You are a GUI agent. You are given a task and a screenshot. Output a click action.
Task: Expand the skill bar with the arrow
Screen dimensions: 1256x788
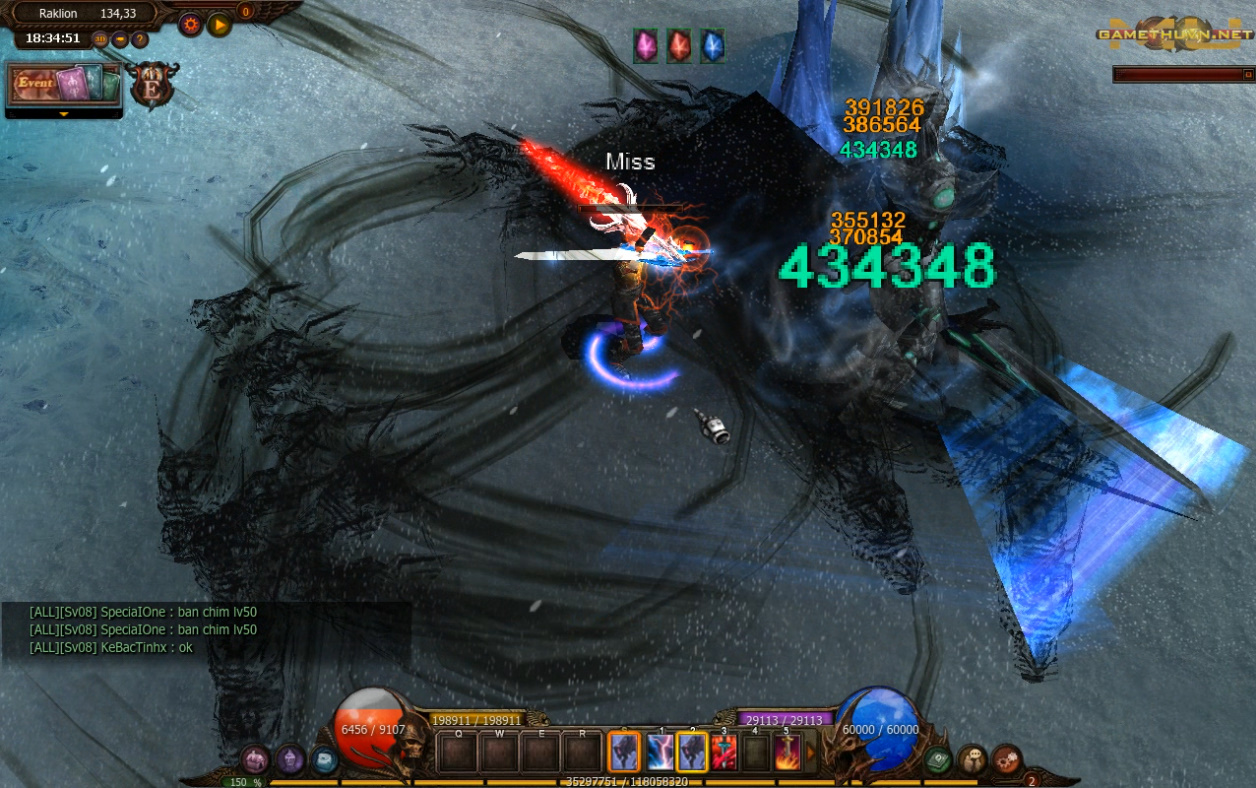tap(811, 751)
